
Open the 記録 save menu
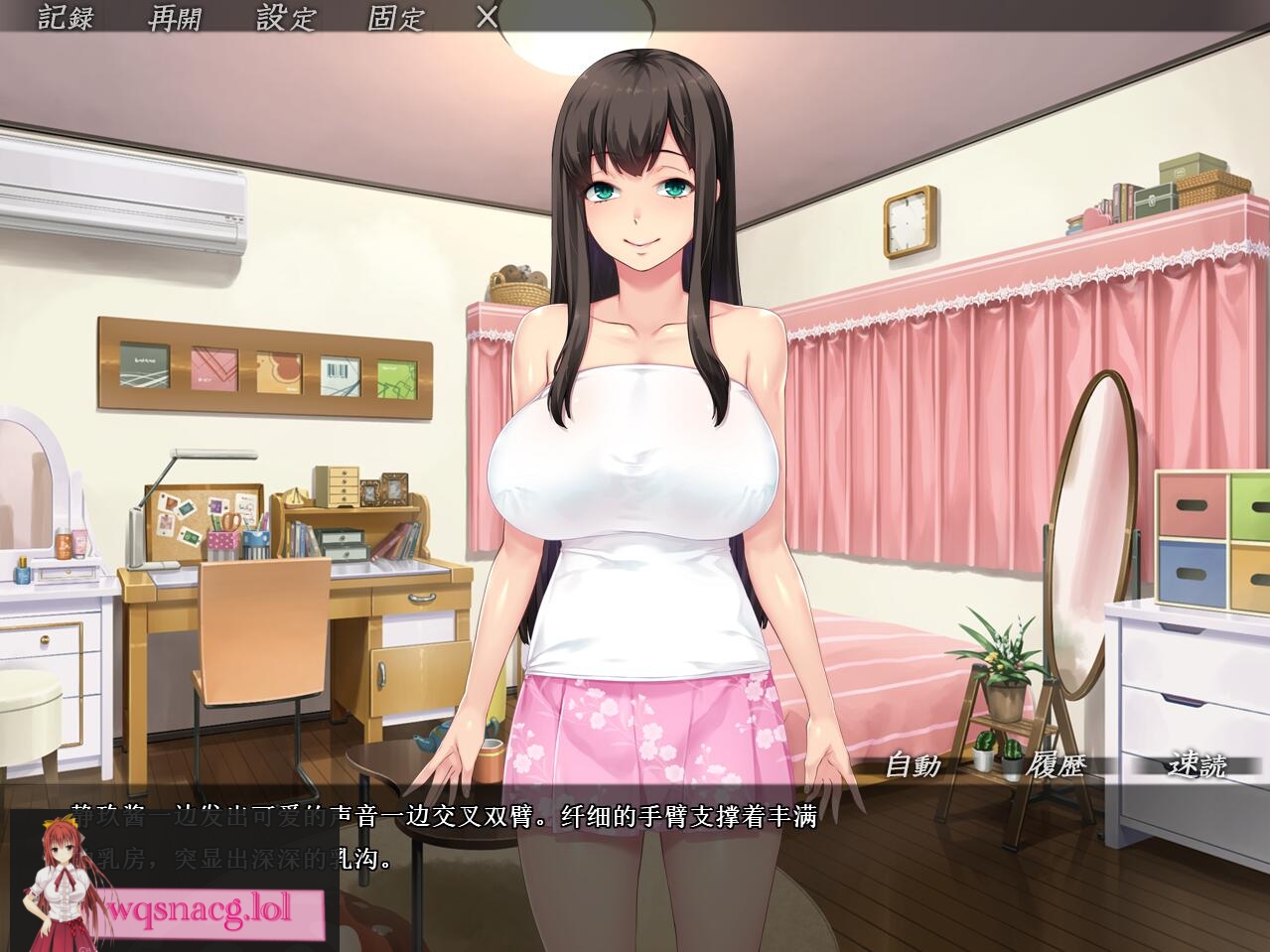tap(66, 17)
